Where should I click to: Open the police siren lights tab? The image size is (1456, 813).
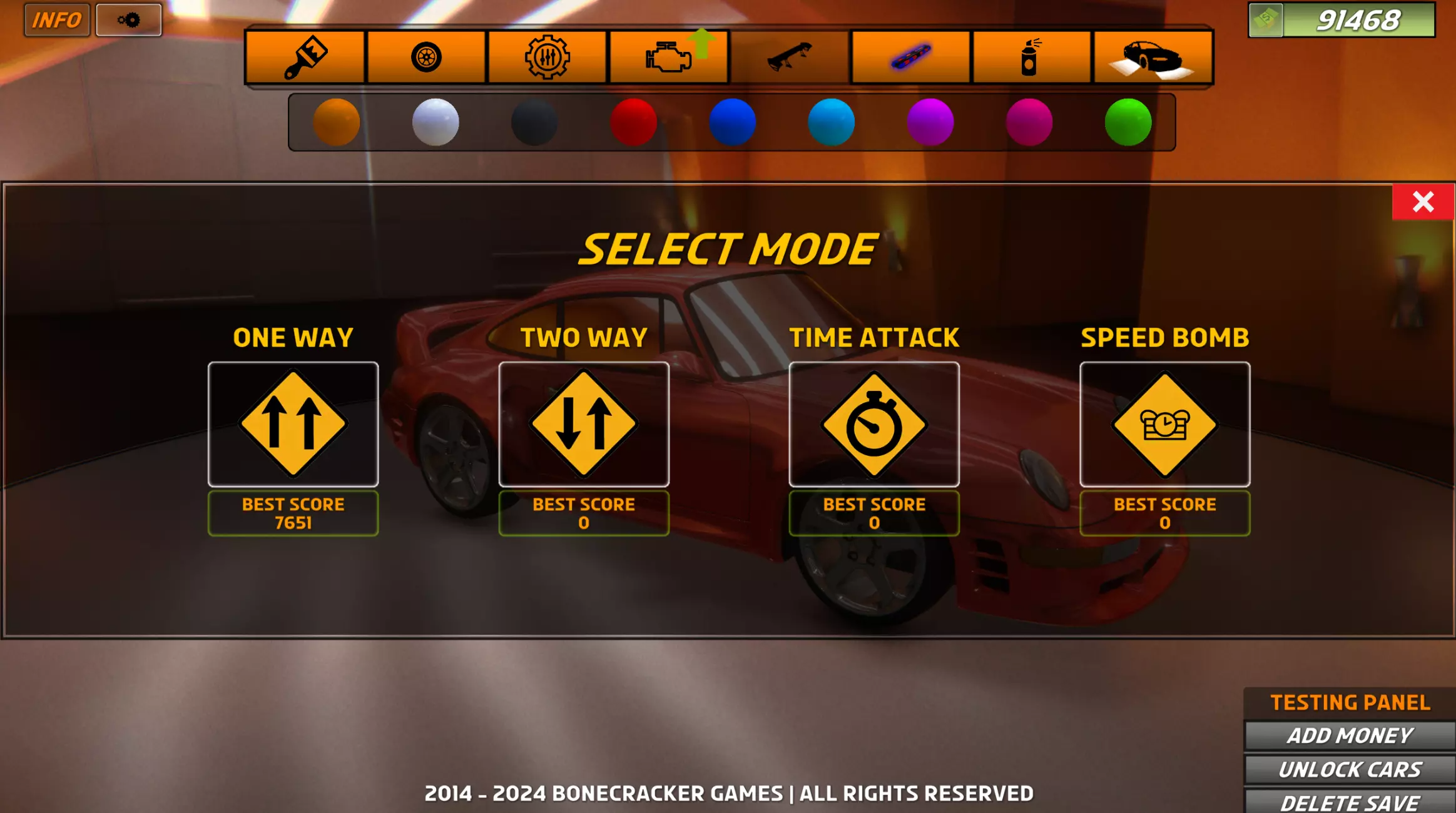pyautogui.click(x=910, y=57)
